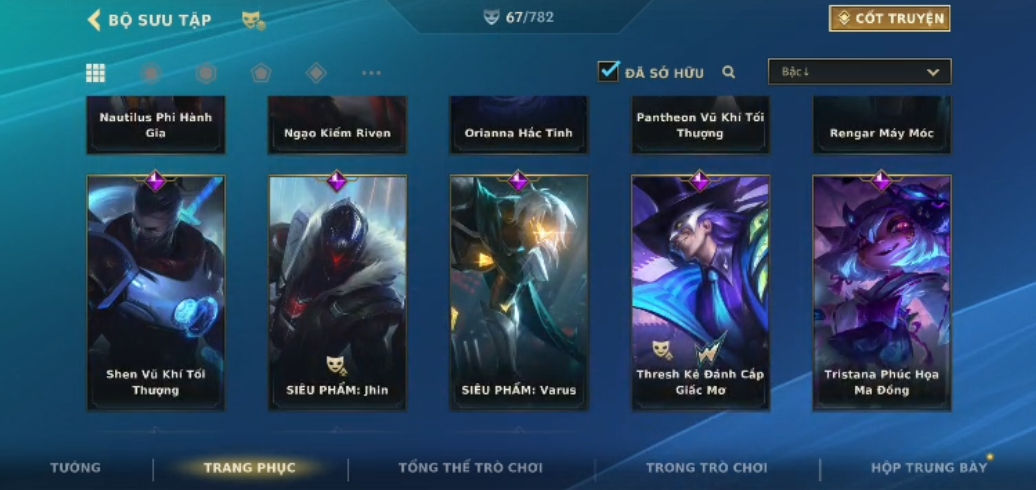
Task: Open the Bậc sort dropdown
Action: pos(859,72)
